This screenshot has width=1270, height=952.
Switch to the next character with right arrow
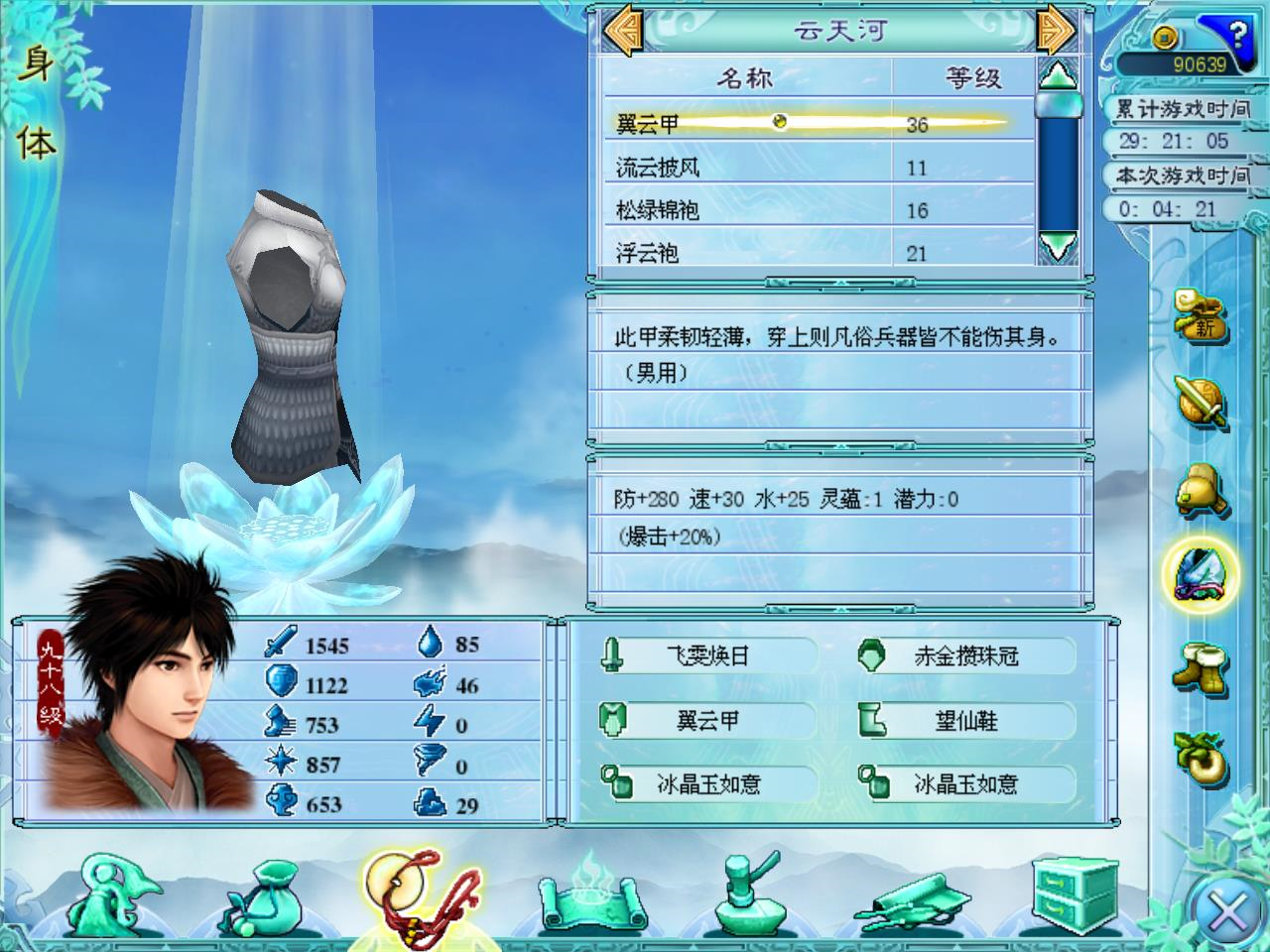coord(1056,30)
